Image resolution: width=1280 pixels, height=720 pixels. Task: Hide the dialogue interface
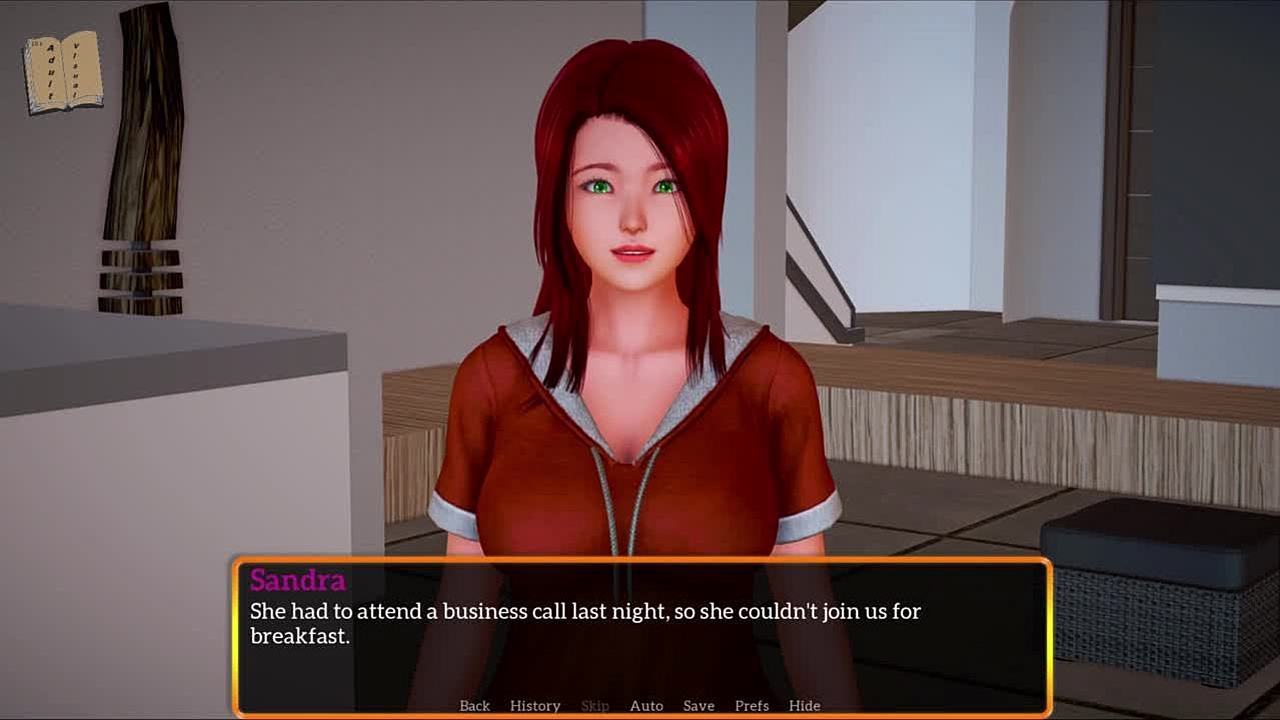(804, 706)
